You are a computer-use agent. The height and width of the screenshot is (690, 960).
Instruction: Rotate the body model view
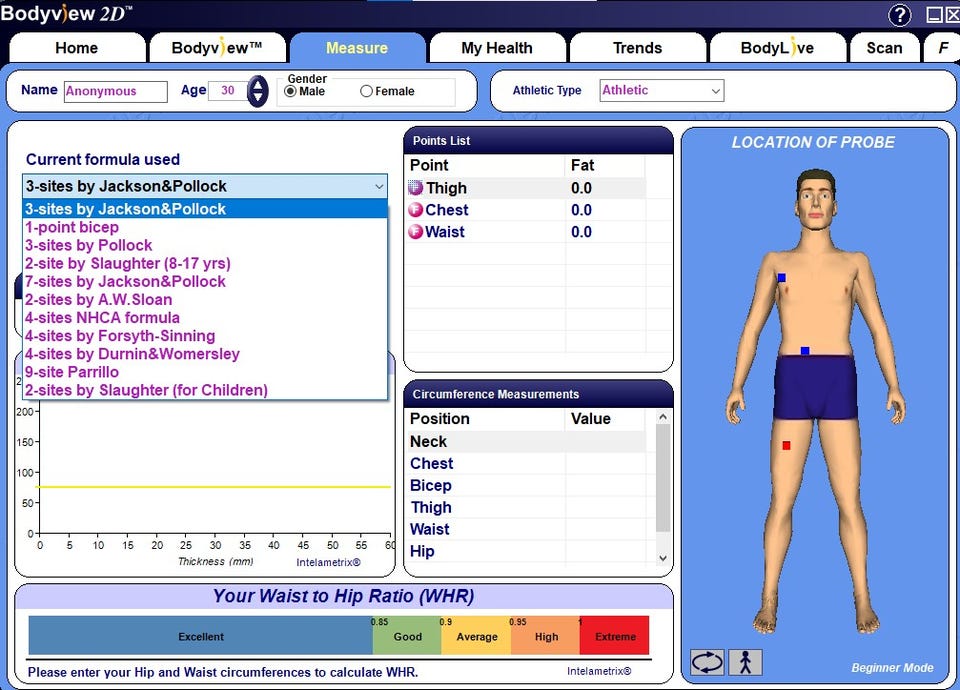[x=707, y=662]
